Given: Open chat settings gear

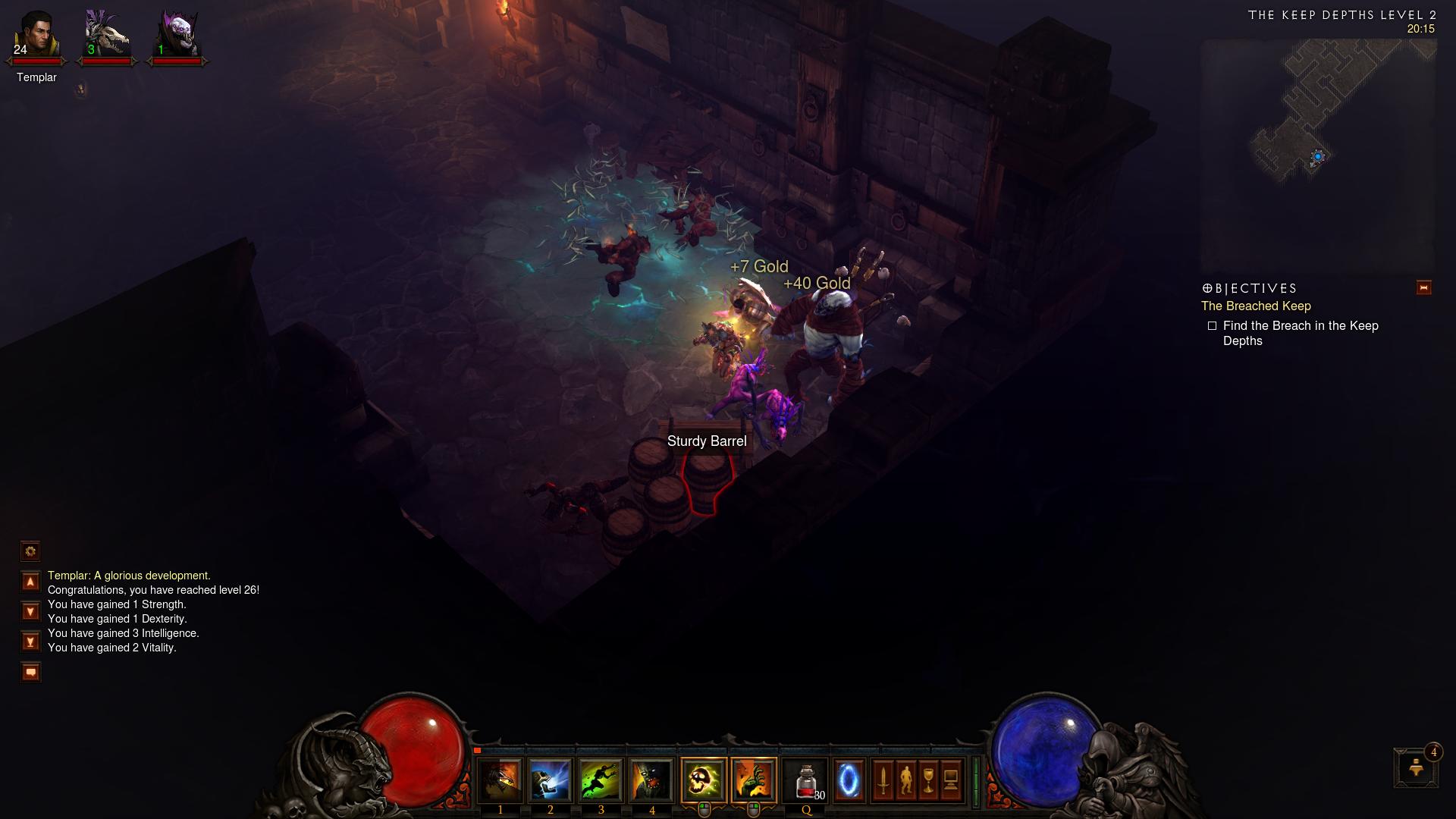Looking at the screenshot, I should tap(30, 551).
